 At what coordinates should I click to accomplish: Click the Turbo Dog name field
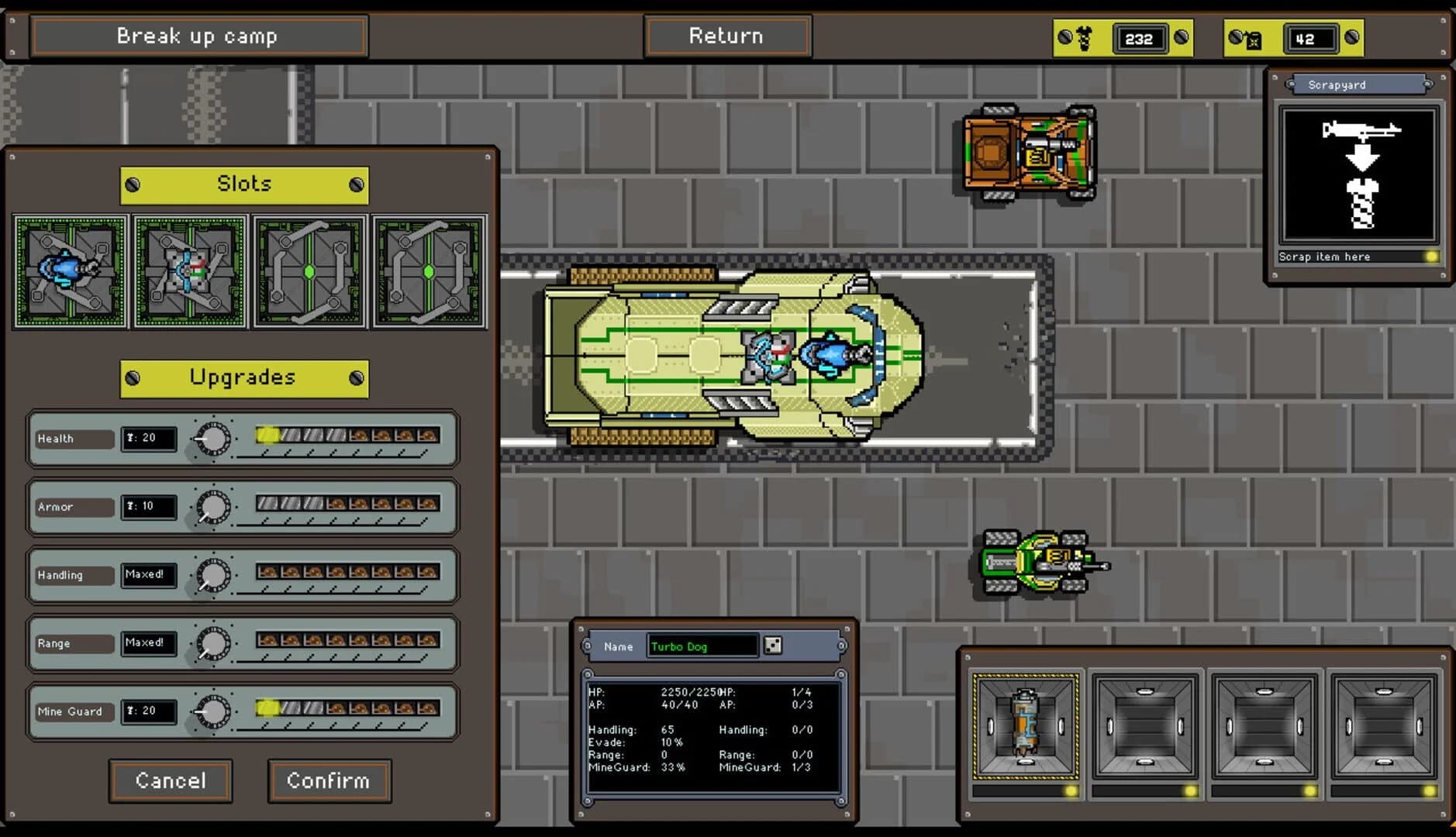(x=702, y=646)
